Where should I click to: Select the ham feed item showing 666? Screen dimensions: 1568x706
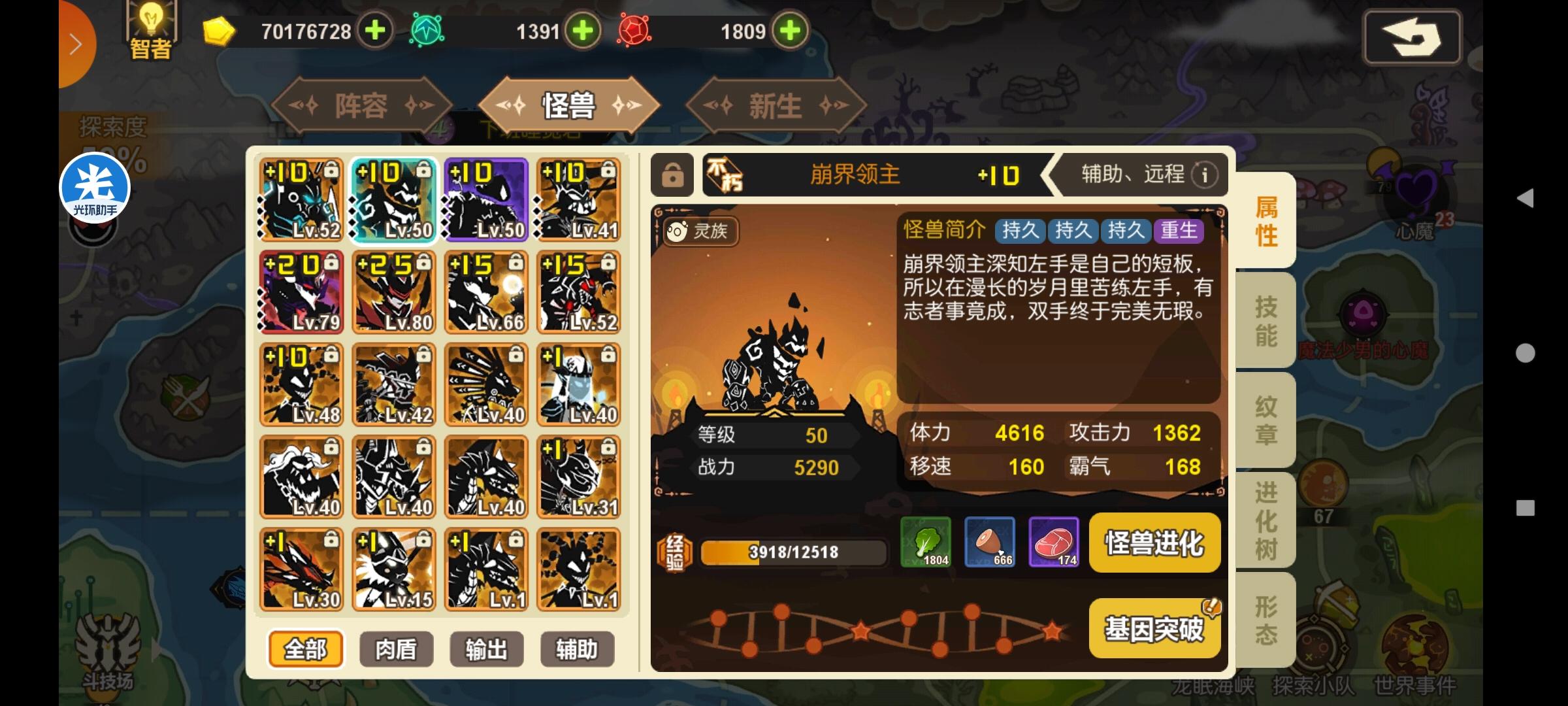pyautogui.click(x=990, y=543)
